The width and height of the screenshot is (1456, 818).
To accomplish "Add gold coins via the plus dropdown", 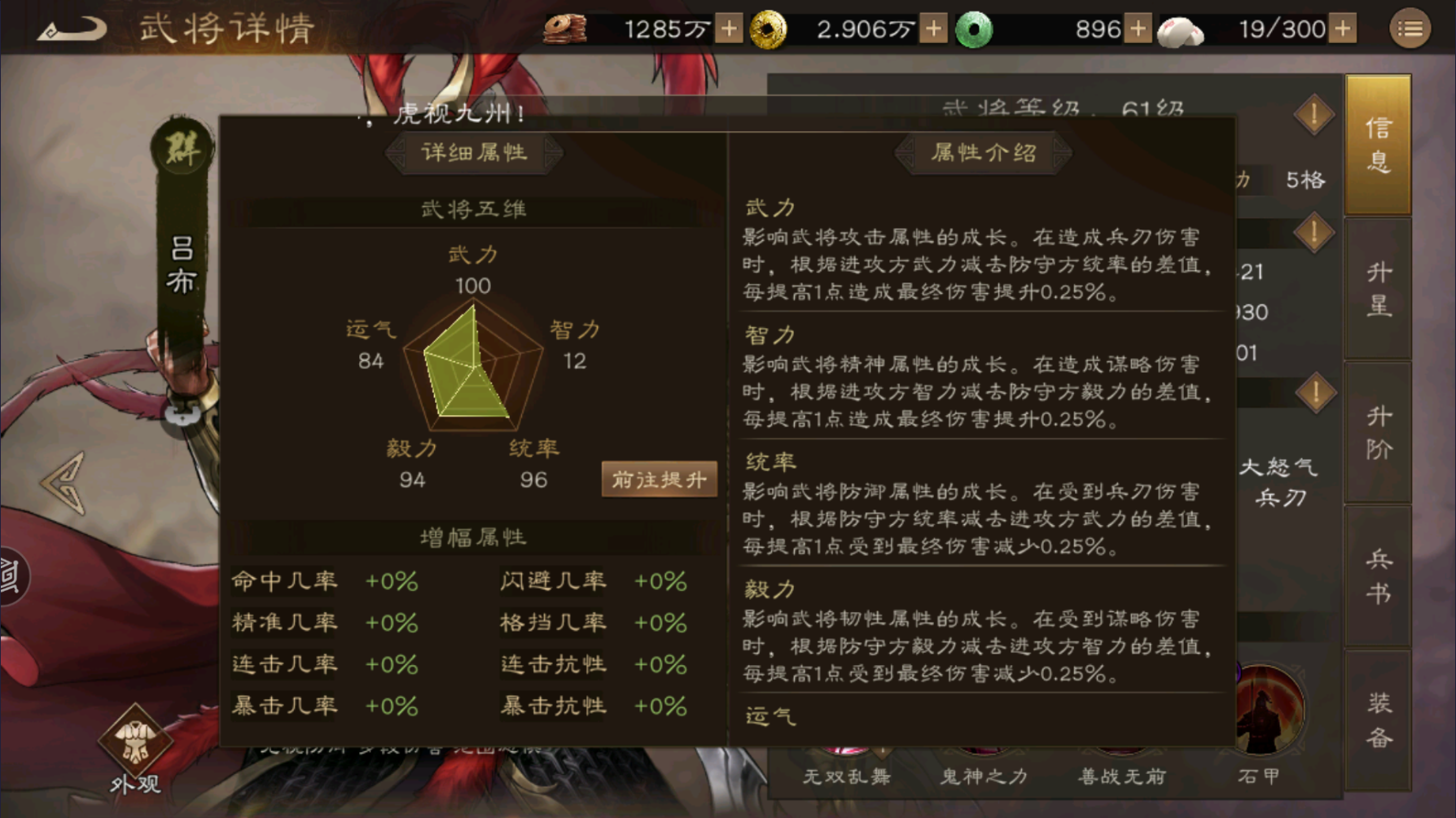I will [x=933, y=28].
